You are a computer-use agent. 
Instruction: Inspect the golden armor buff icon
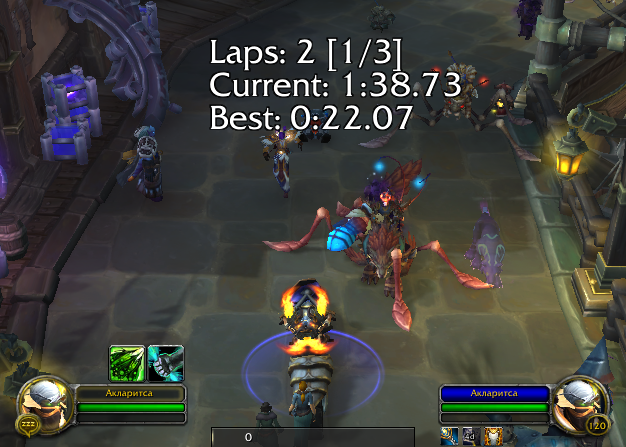492,436
